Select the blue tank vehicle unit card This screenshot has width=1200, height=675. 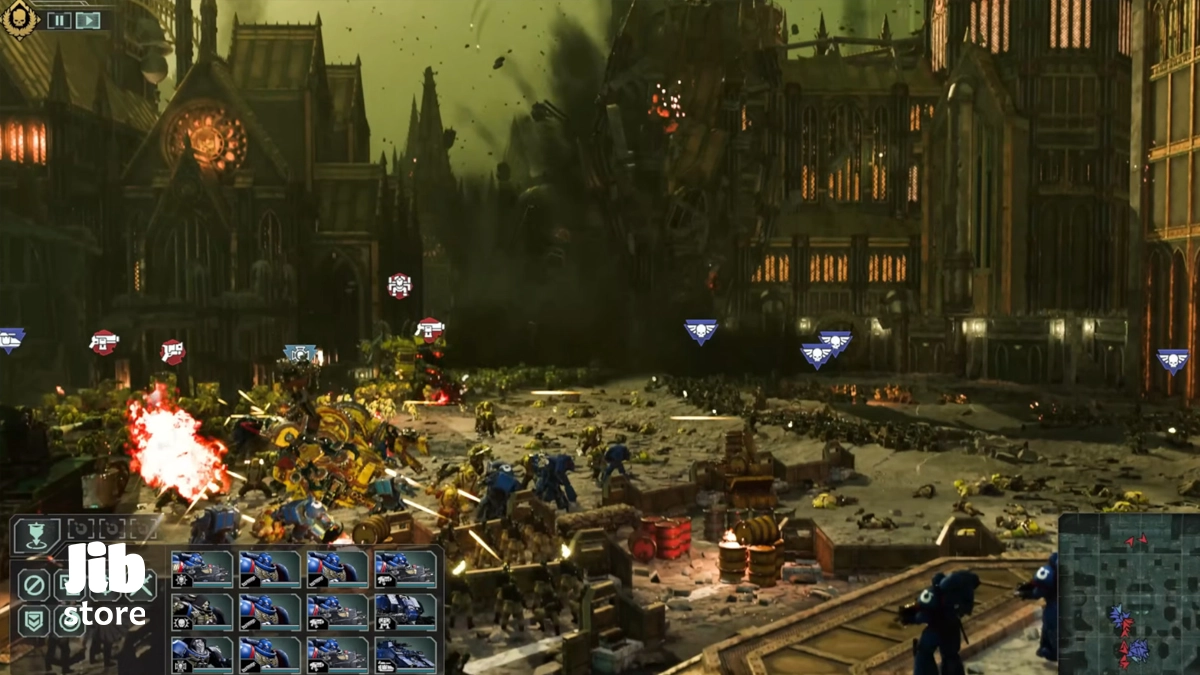[405, 653]
